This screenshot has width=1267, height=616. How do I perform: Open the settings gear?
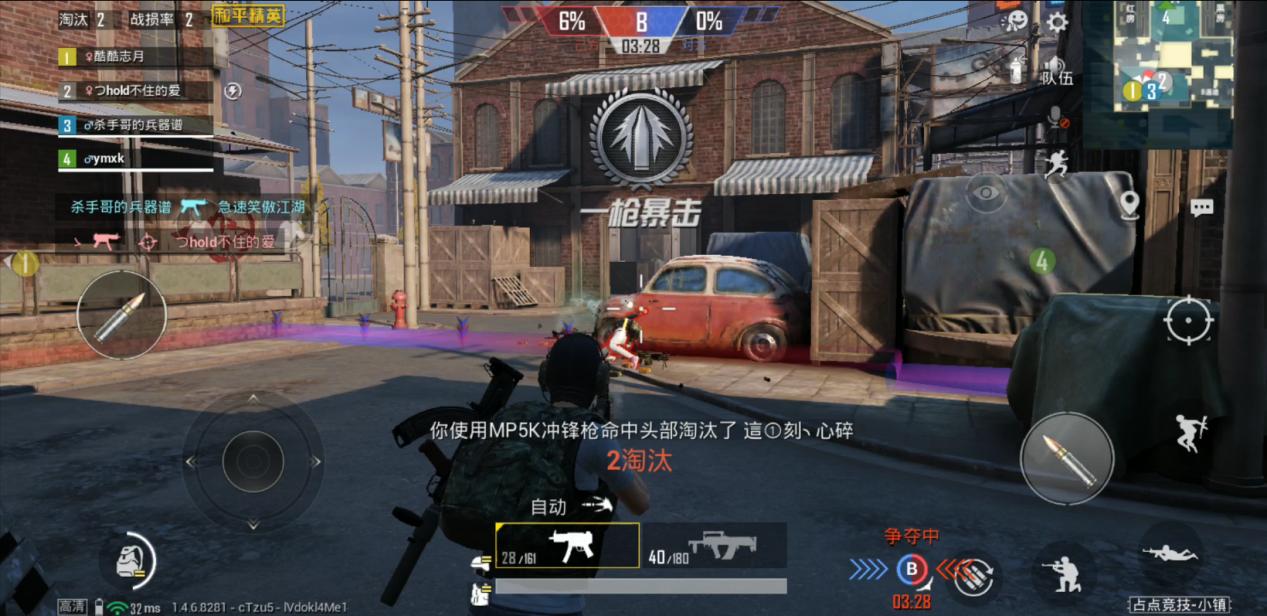coord(1056,22)
